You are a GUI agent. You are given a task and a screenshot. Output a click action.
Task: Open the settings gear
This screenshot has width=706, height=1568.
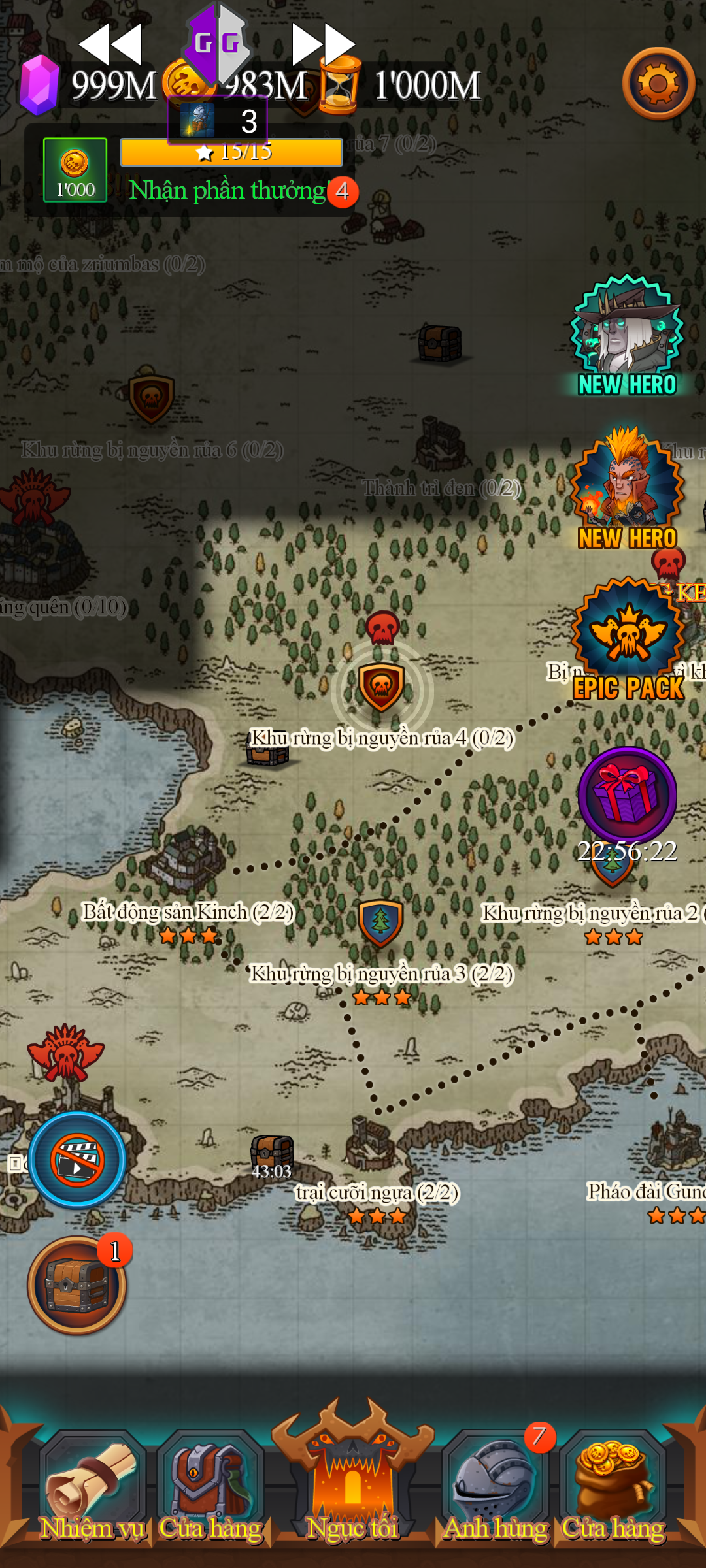coord(658,84)
